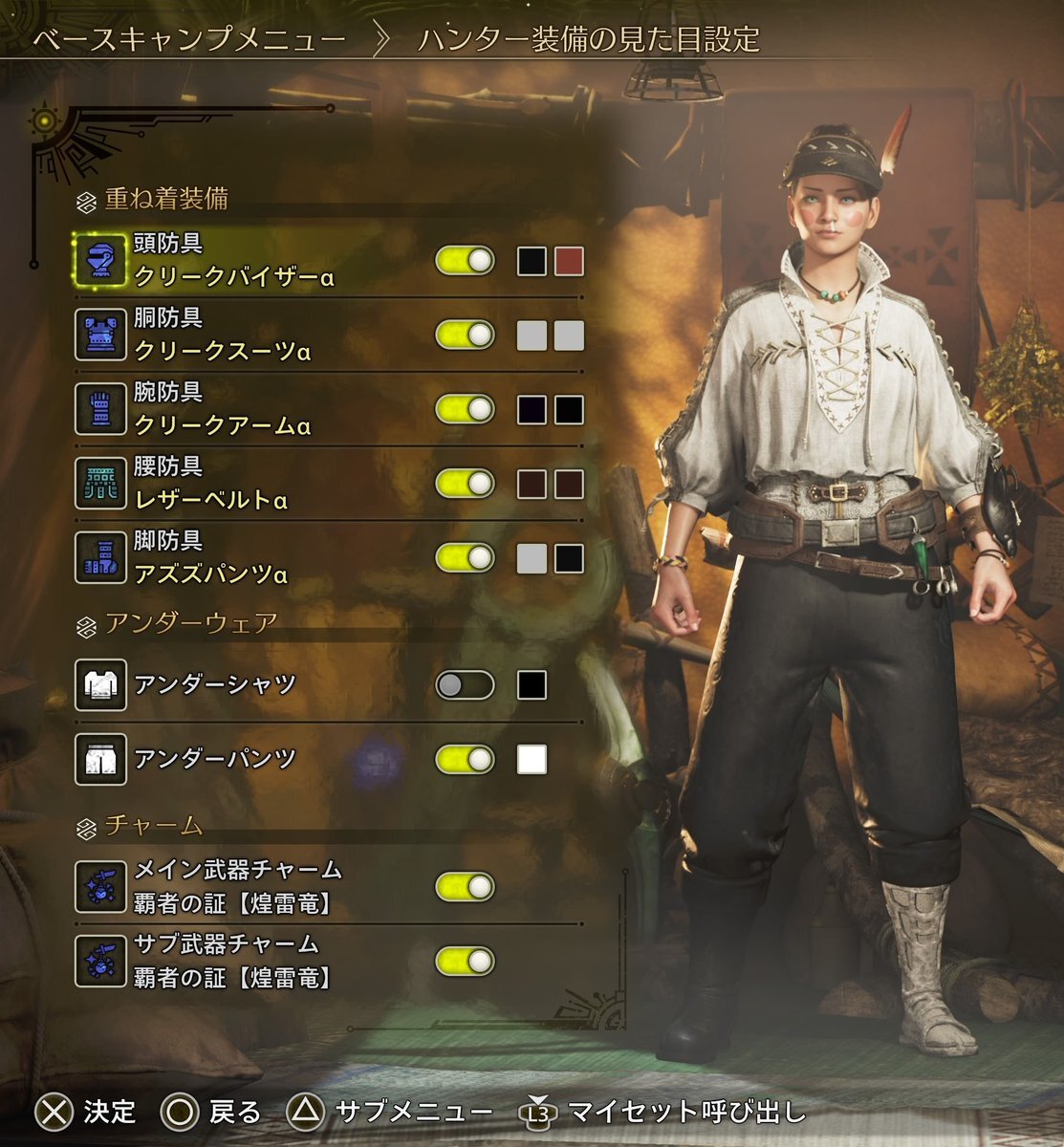1064x1147 pixels.
Task: Toggle head armor layered display switch
Action: tap(465, 261)
